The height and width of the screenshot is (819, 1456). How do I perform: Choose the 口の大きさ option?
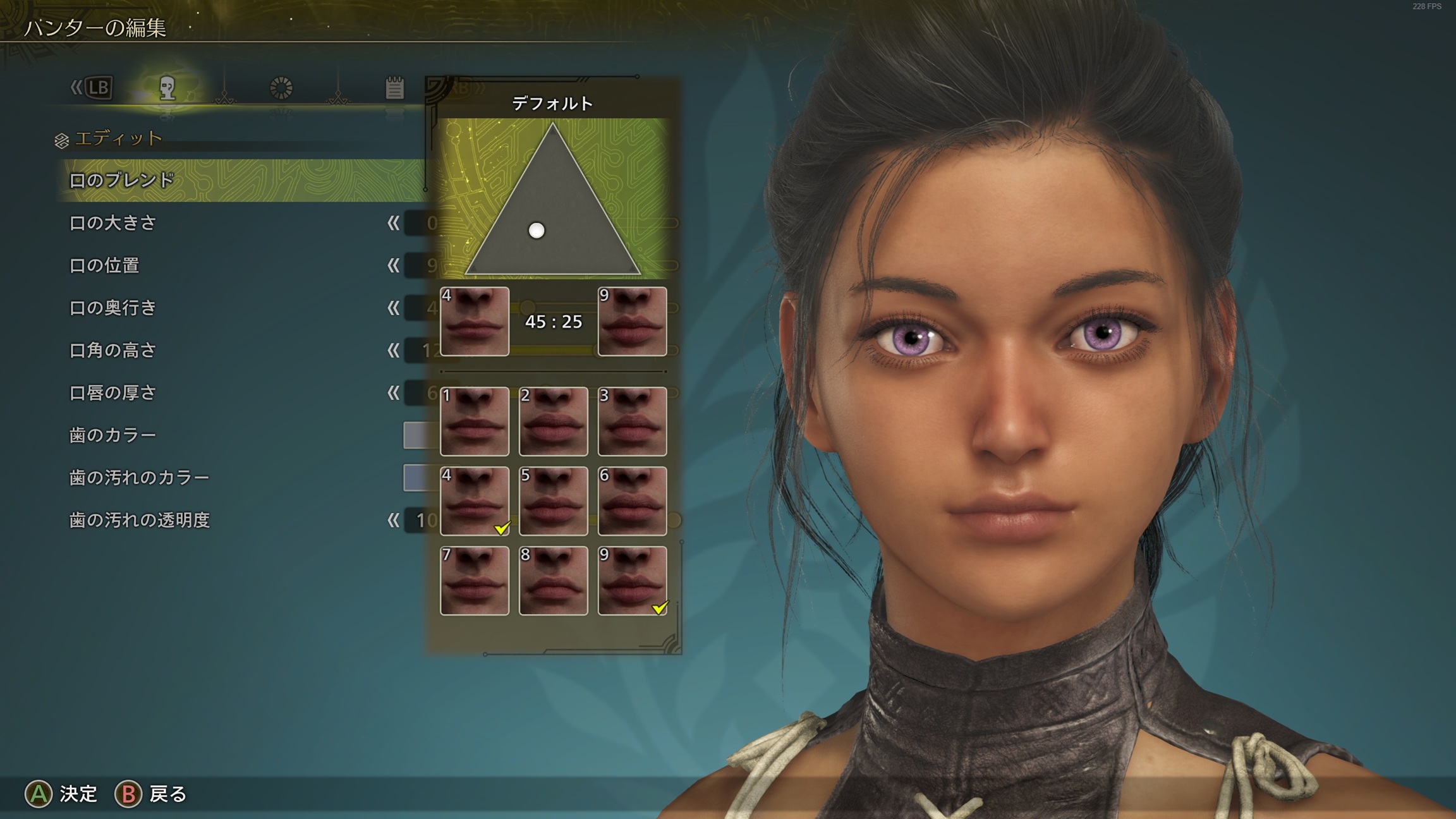[112, 223]
